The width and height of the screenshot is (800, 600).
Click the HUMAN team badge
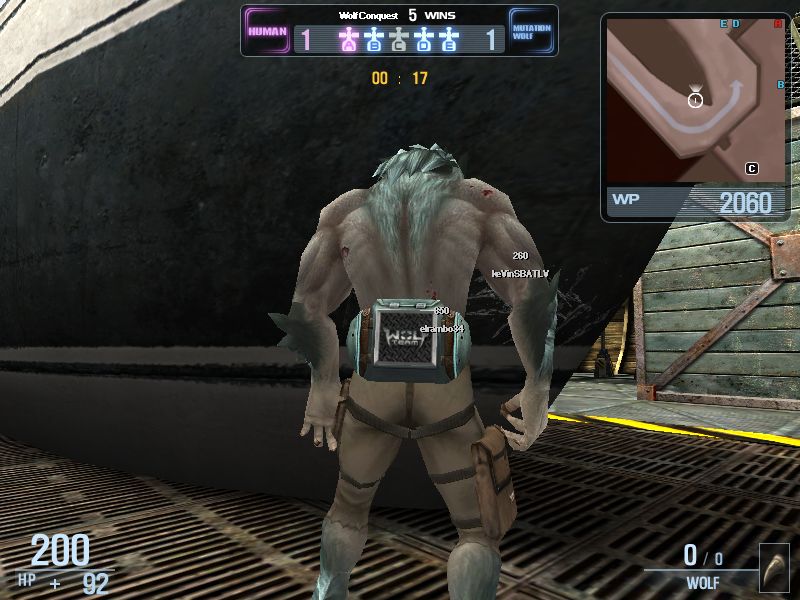[x=267, y=31]
